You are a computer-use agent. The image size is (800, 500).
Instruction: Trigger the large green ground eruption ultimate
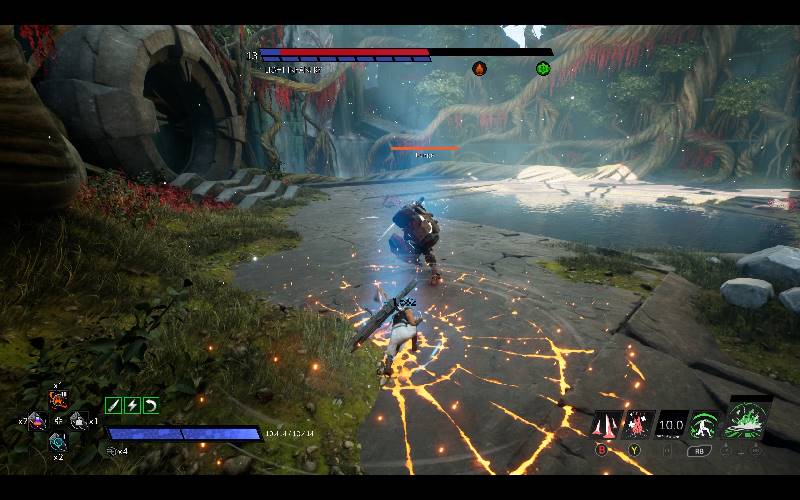click(x=746, y=419)
